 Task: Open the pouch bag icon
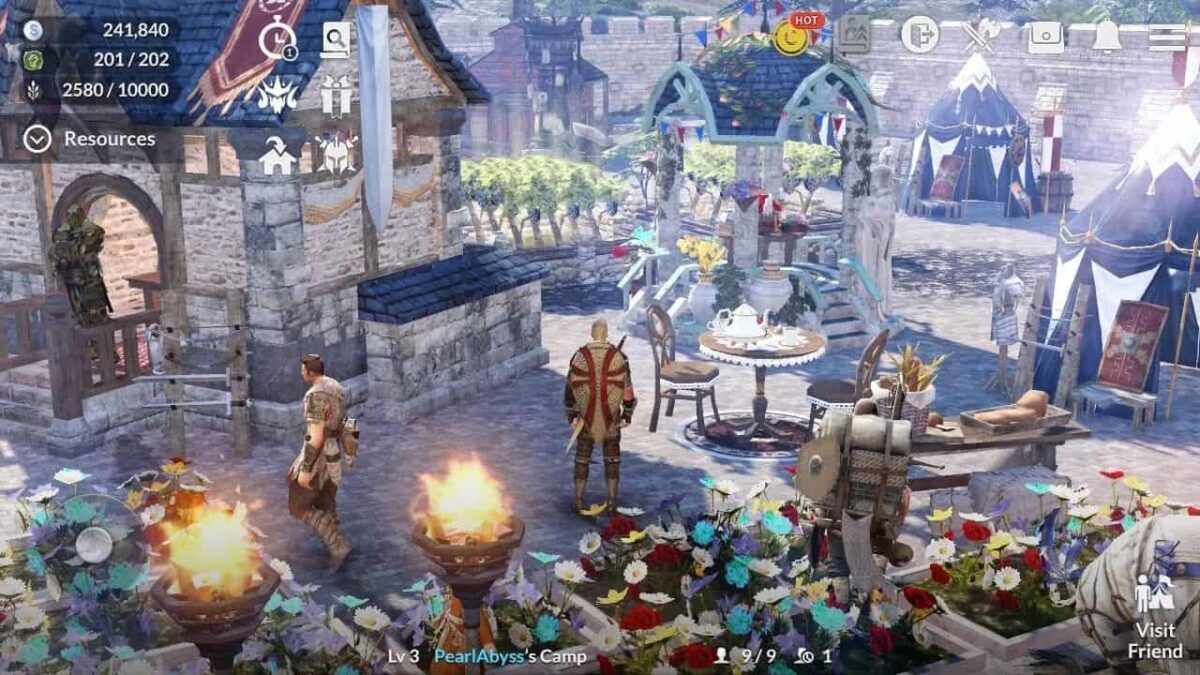[1045, 36]
